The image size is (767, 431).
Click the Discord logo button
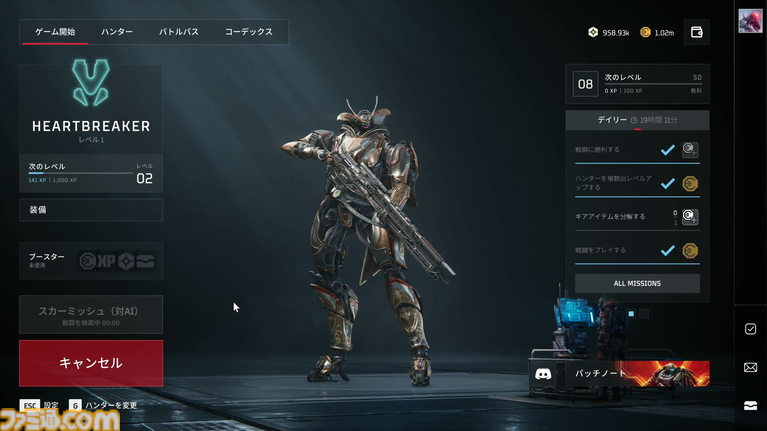click(544, 373)
